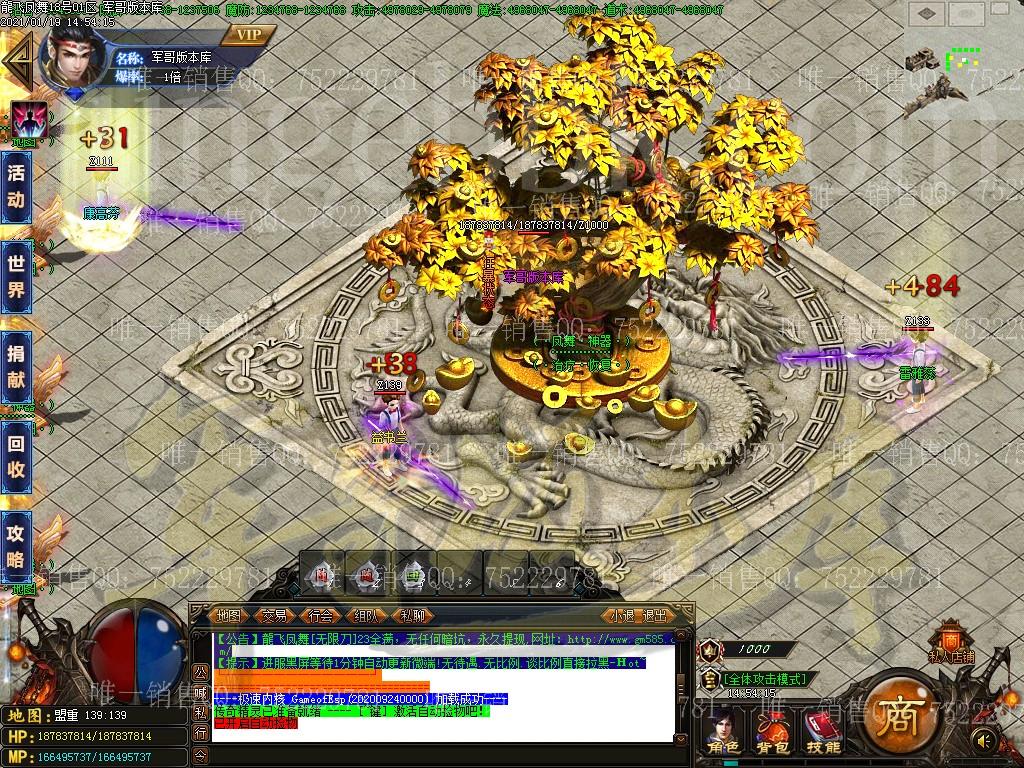Switch to the 地图 chat tab
Screen dimensions: 1024x768
(229, 616)
